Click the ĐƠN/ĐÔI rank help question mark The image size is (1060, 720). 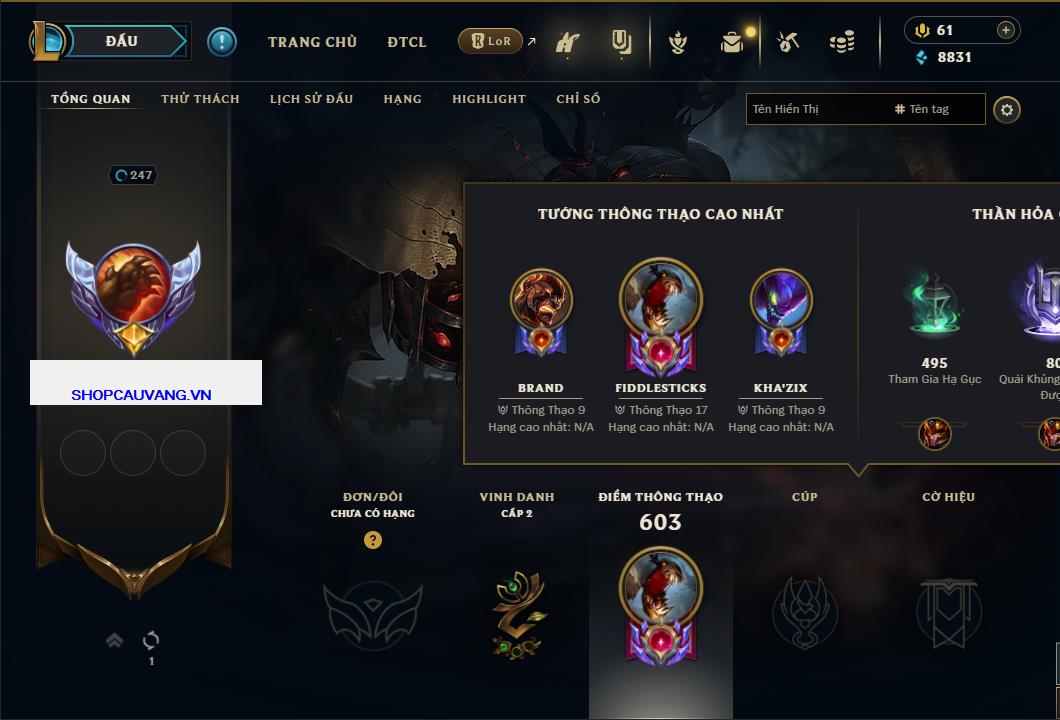(373, 540)
